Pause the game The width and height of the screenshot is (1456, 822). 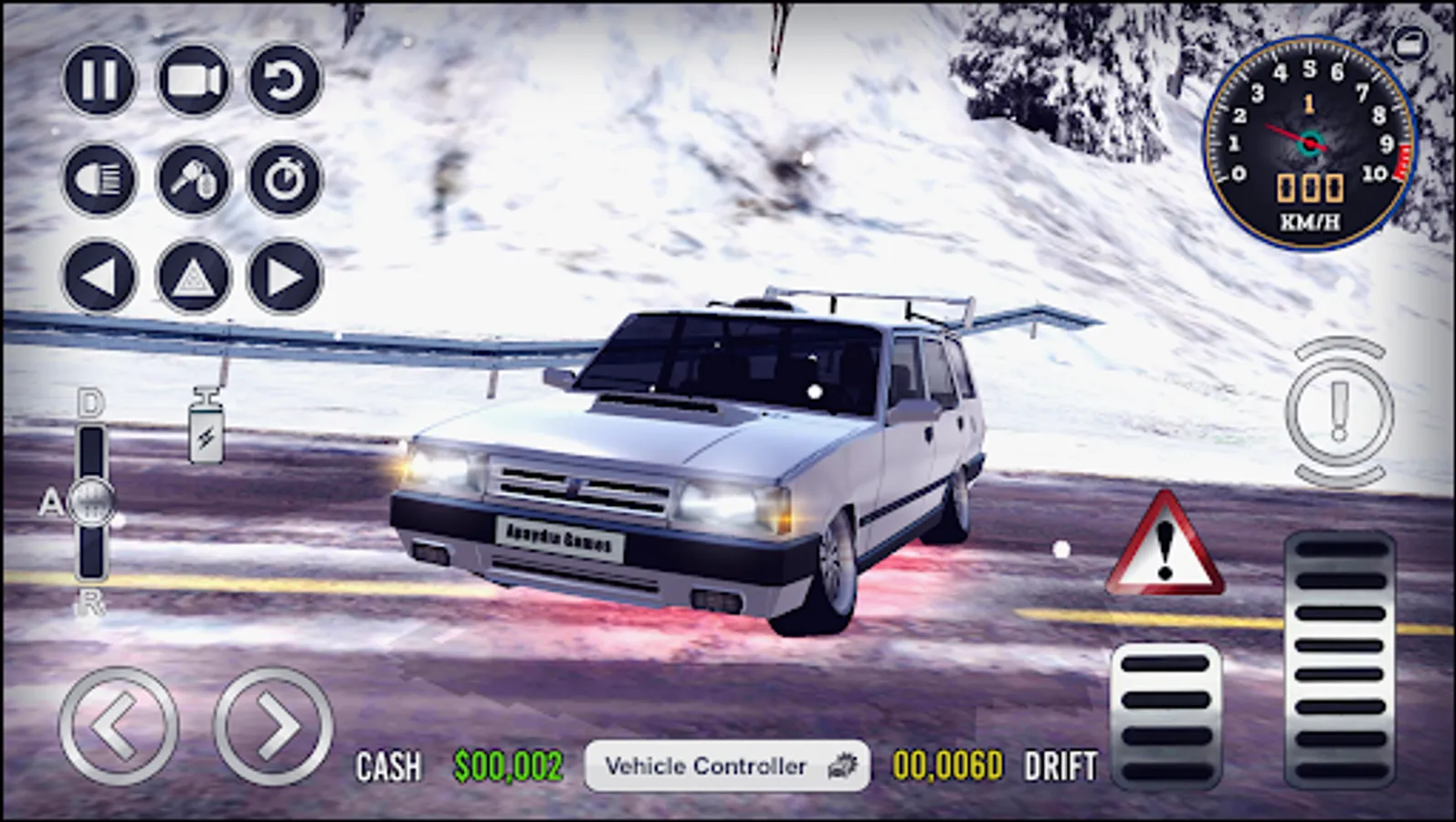point(100,82)
